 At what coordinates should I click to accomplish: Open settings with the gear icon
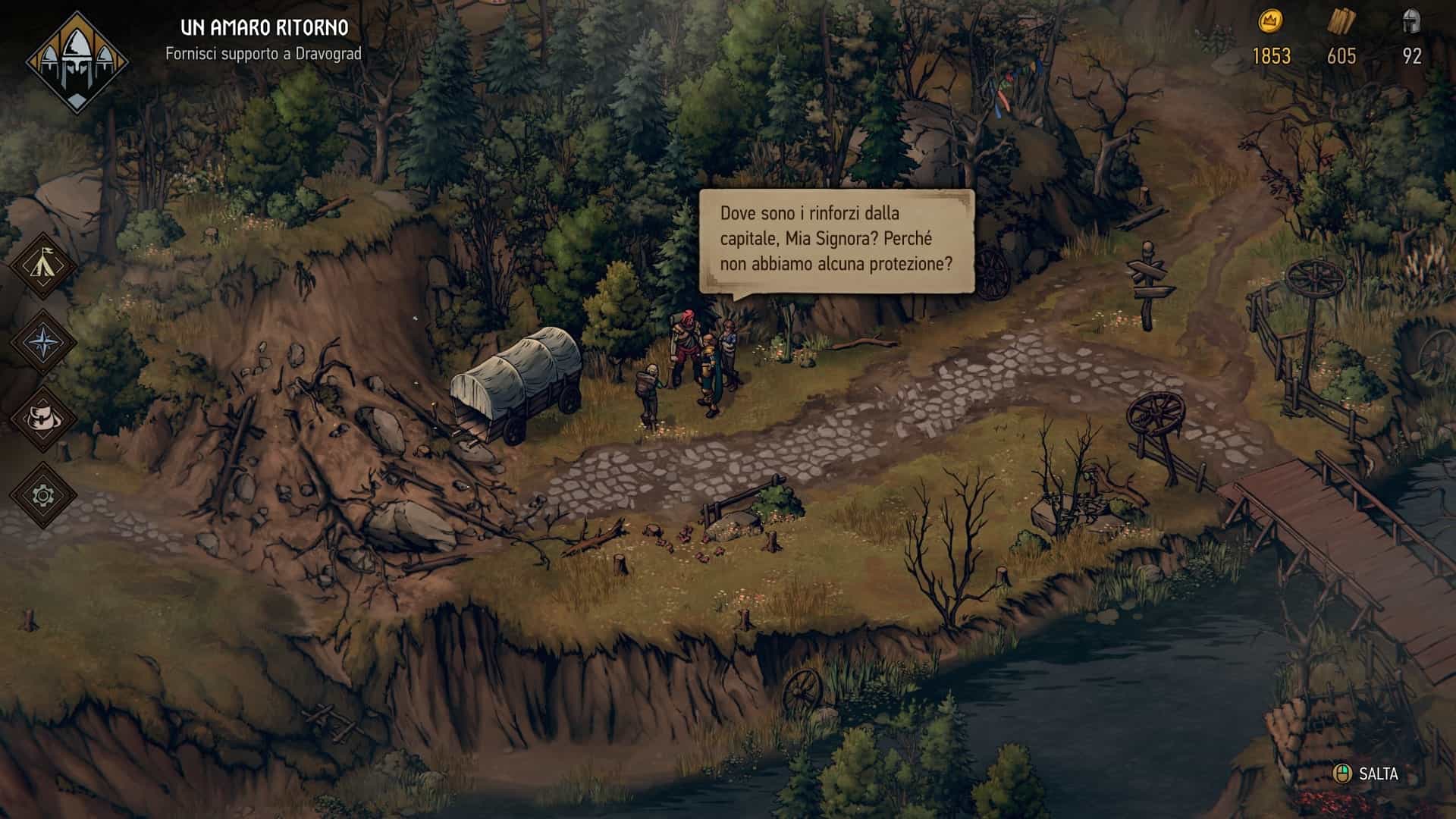pos(43,496)
